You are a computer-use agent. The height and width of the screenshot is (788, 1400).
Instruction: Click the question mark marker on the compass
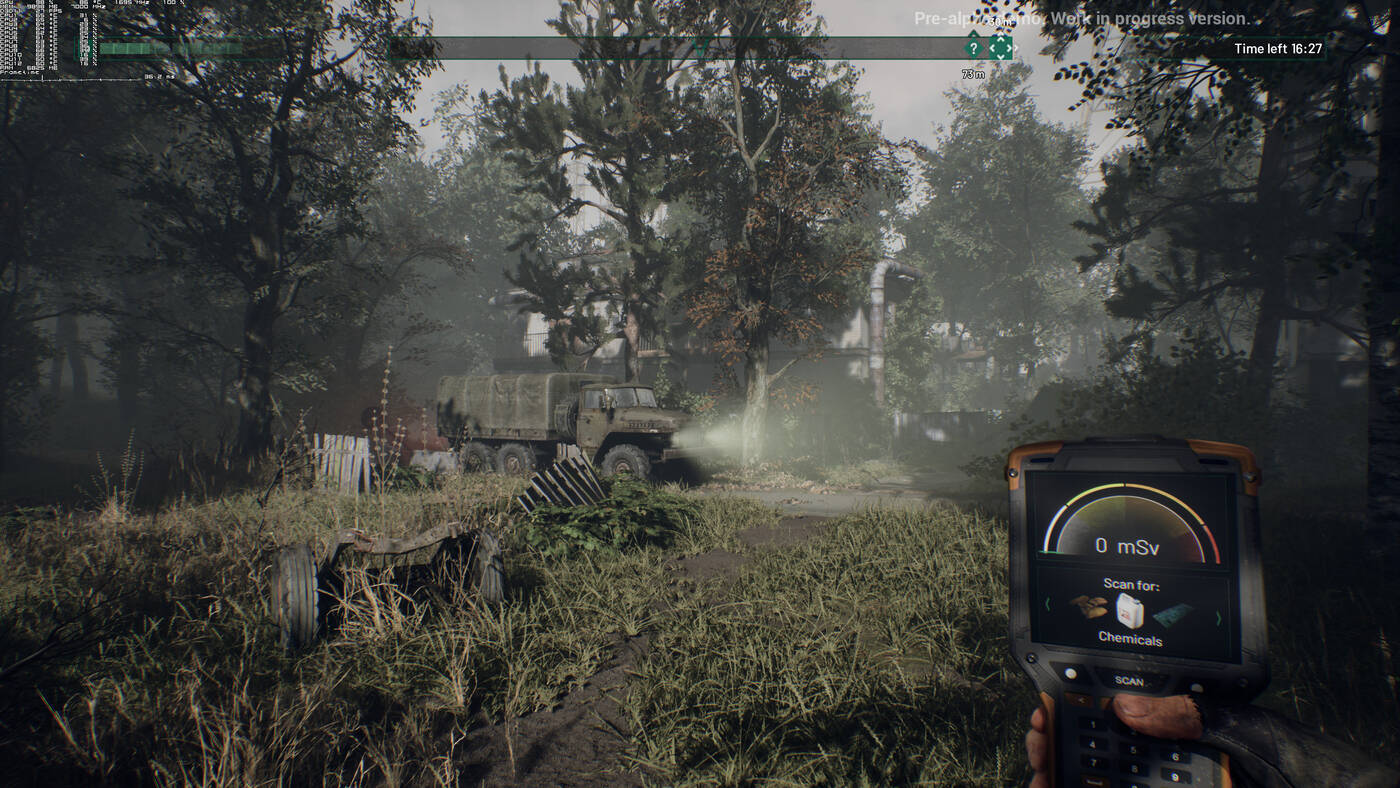tap(974, 48)
